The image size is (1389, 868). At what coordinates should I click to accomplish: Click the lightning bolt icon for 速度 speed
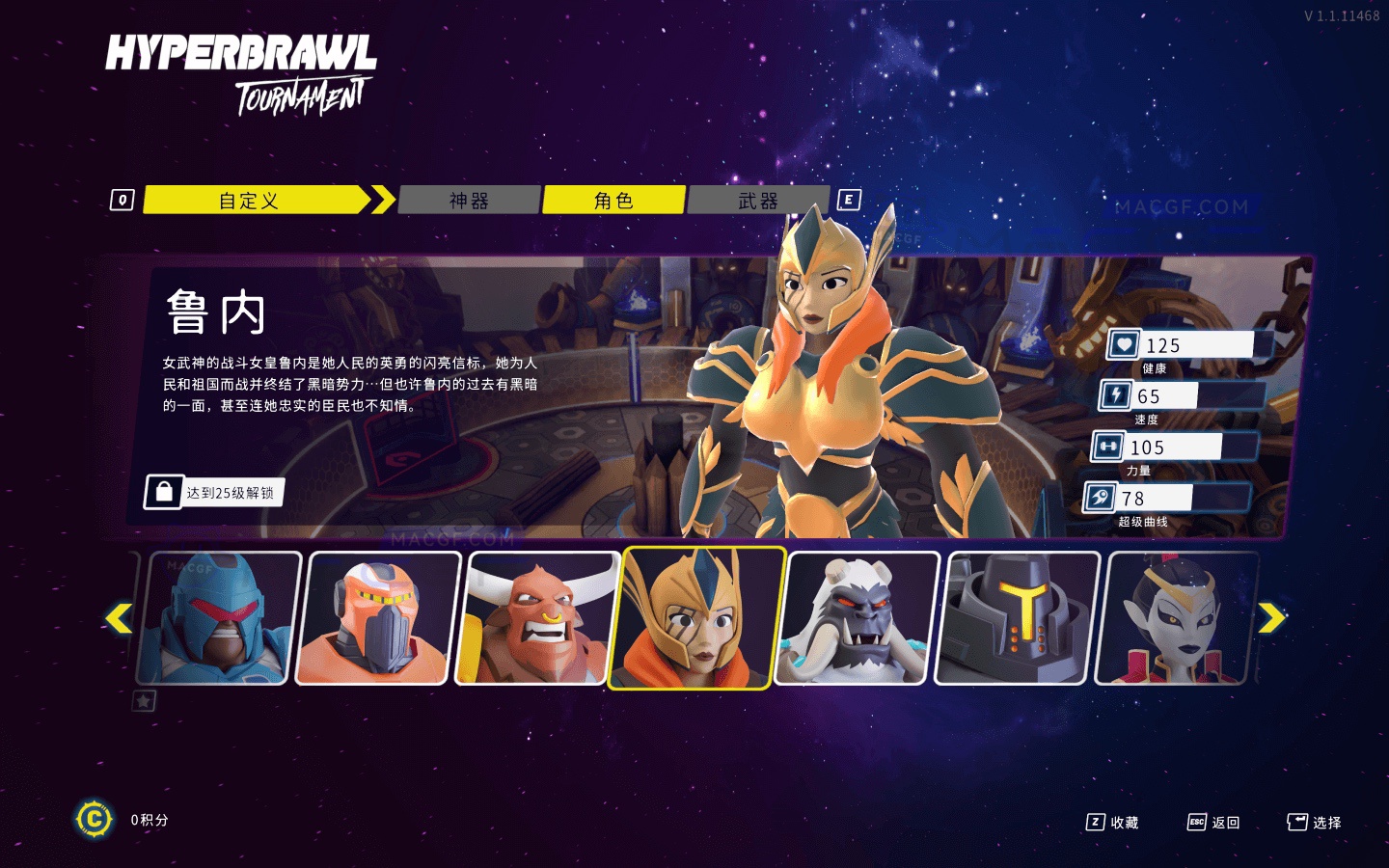(x=1114, y=394)
